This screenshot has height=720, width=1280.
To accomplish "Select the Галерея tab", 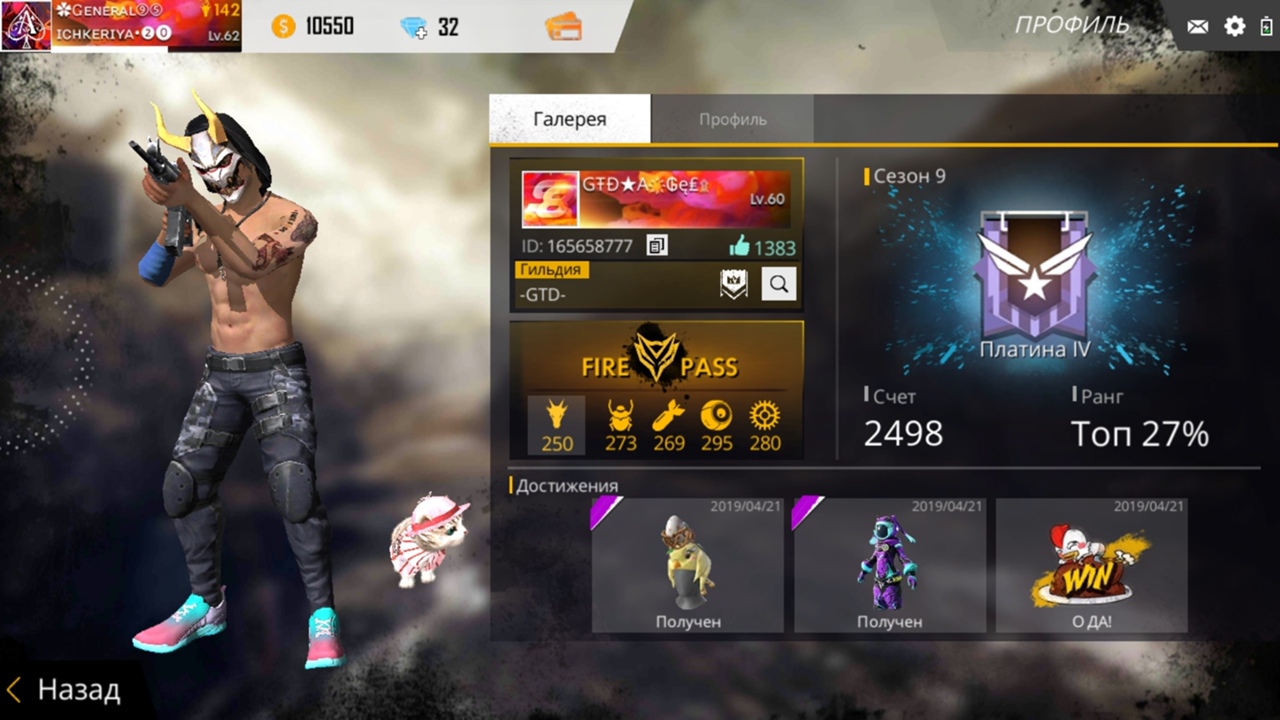I will (569, 119).
